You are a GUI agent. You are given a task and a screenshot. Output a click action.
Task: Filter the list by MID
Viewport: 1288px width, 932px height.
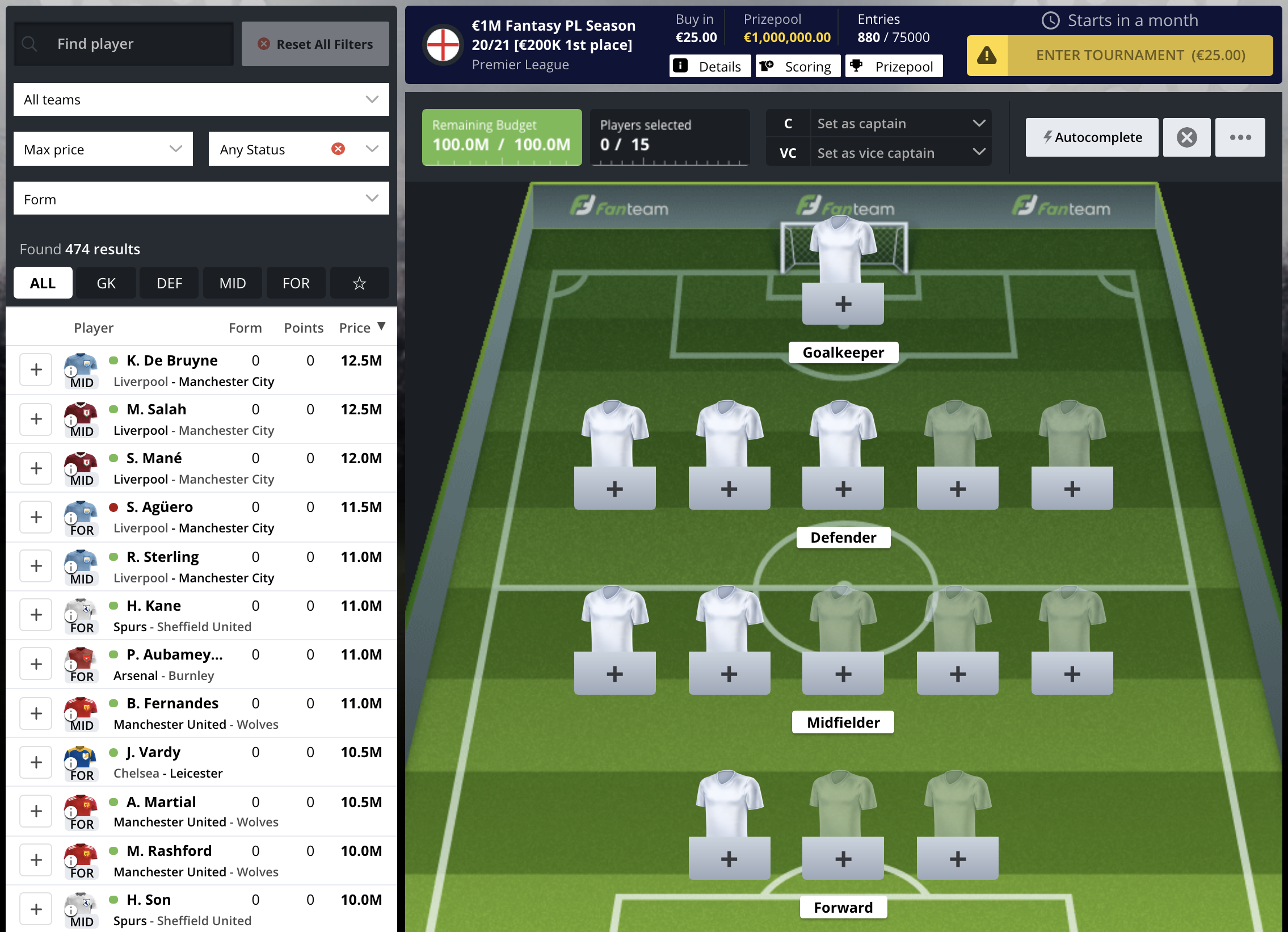tap(232, 283)
